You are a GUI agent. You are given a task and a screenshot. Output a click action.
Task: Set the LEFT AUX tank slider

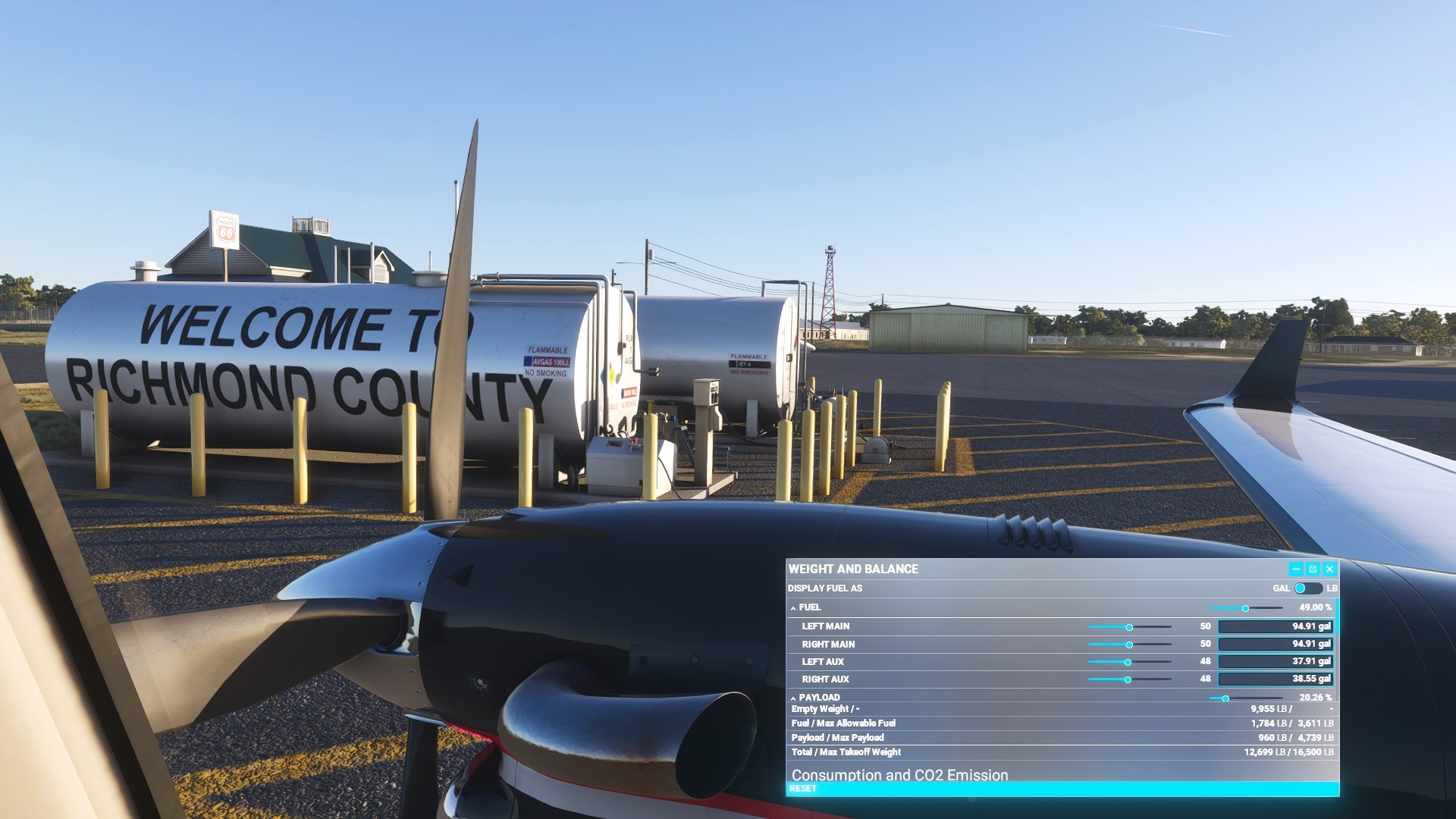pos(1128,662)
